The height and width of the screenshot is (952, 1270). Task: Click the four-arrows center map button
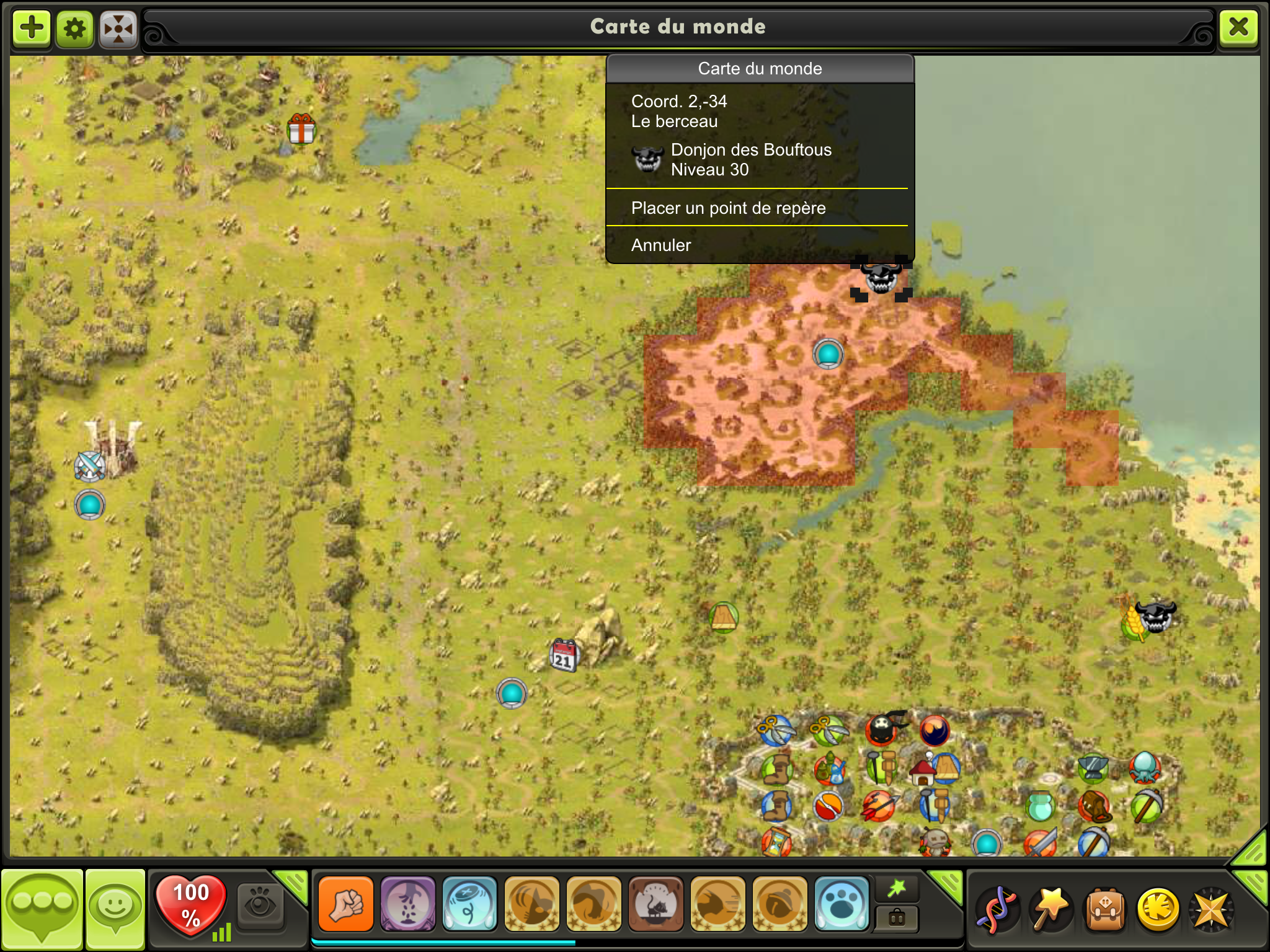(118, 28)
